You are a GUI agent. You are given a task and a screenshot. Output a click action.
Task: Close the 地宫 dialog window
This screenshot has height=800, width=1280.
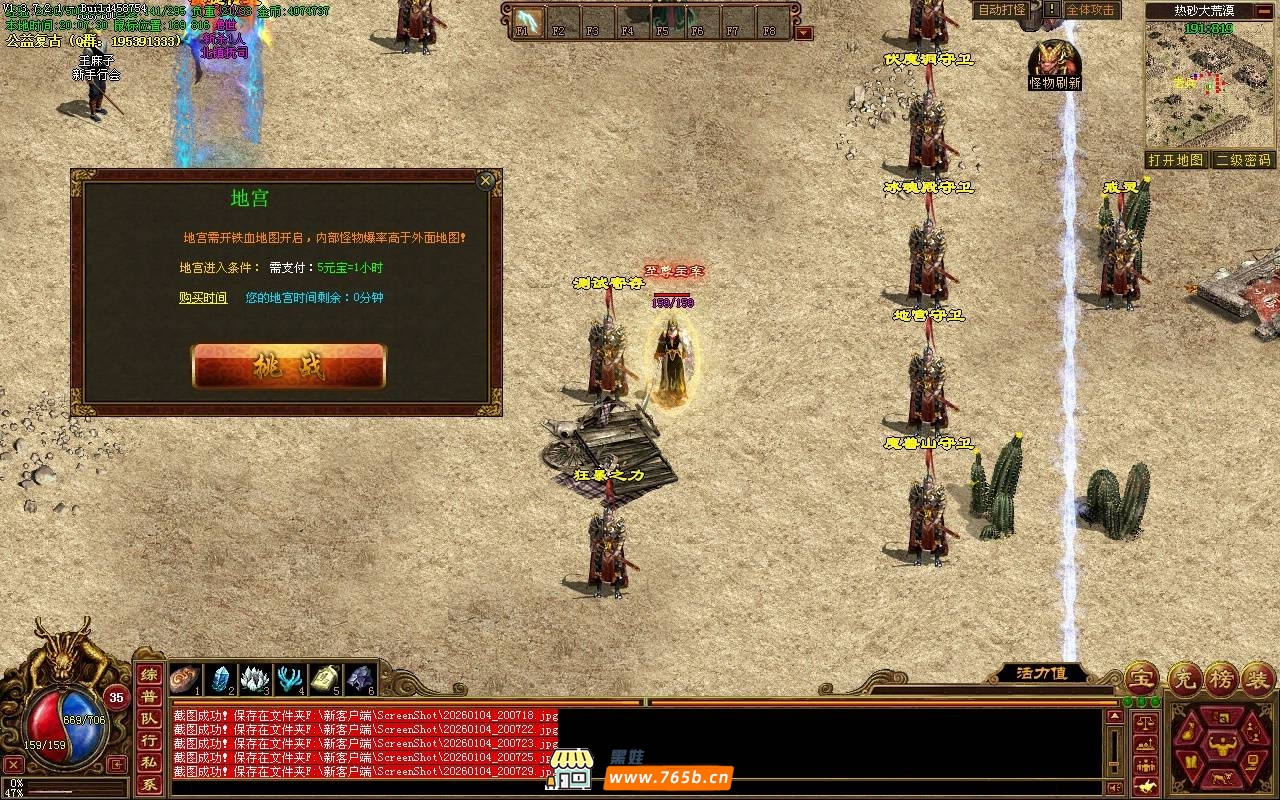486,181
